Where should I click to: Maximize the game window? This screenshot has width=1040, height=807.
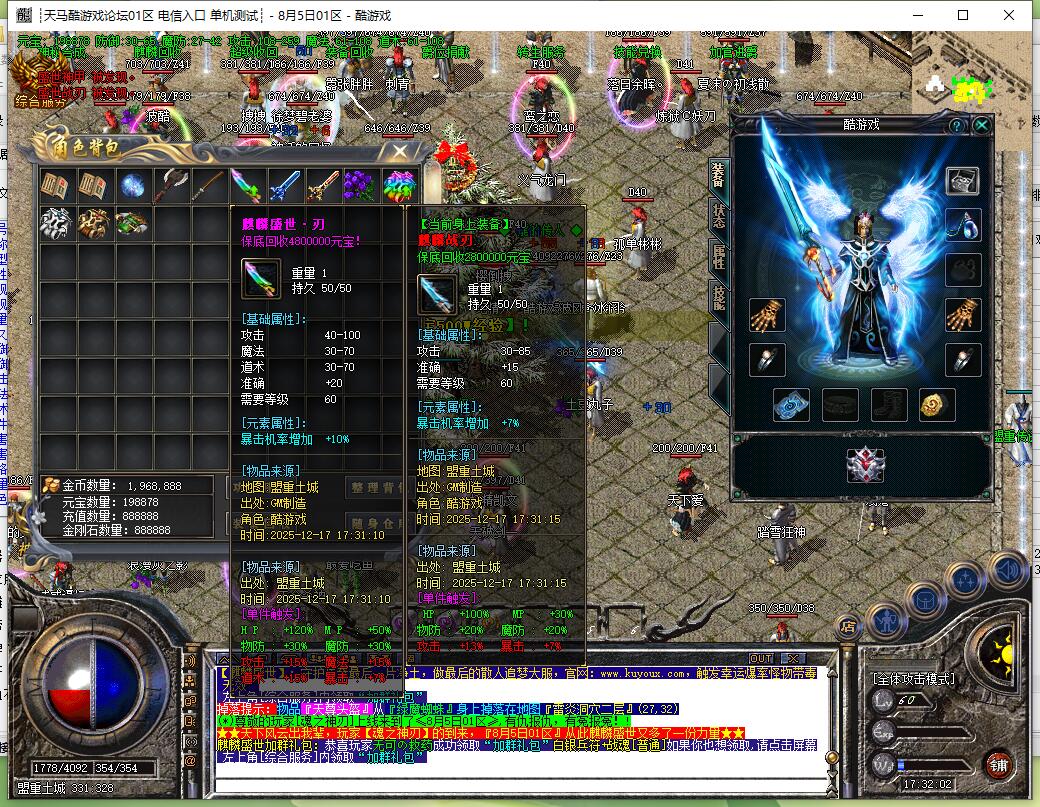pyautogui.click(x=963, y=15)
